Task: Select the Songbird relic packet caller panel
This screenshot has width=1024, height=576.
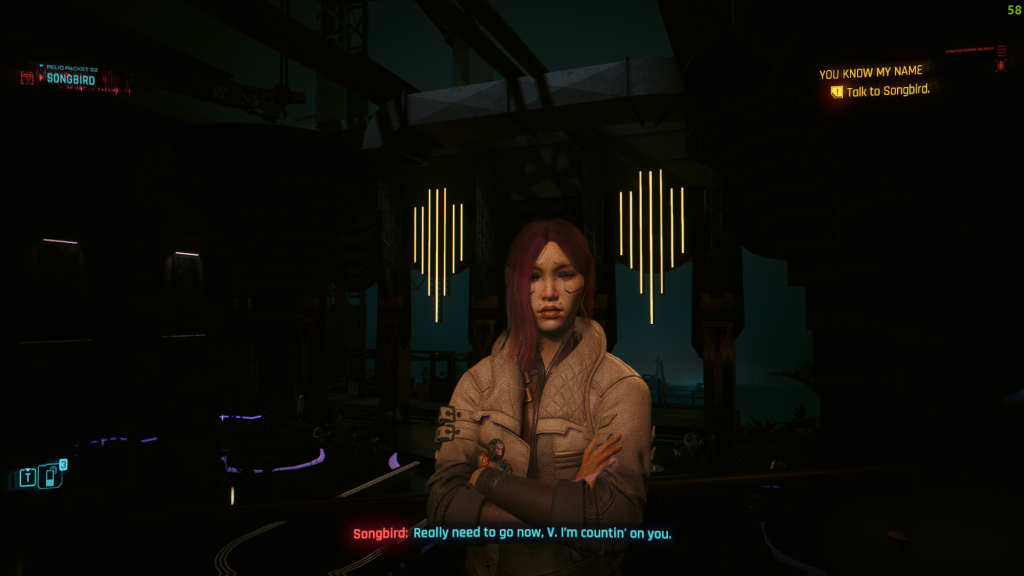Action: tap(72, 78)
